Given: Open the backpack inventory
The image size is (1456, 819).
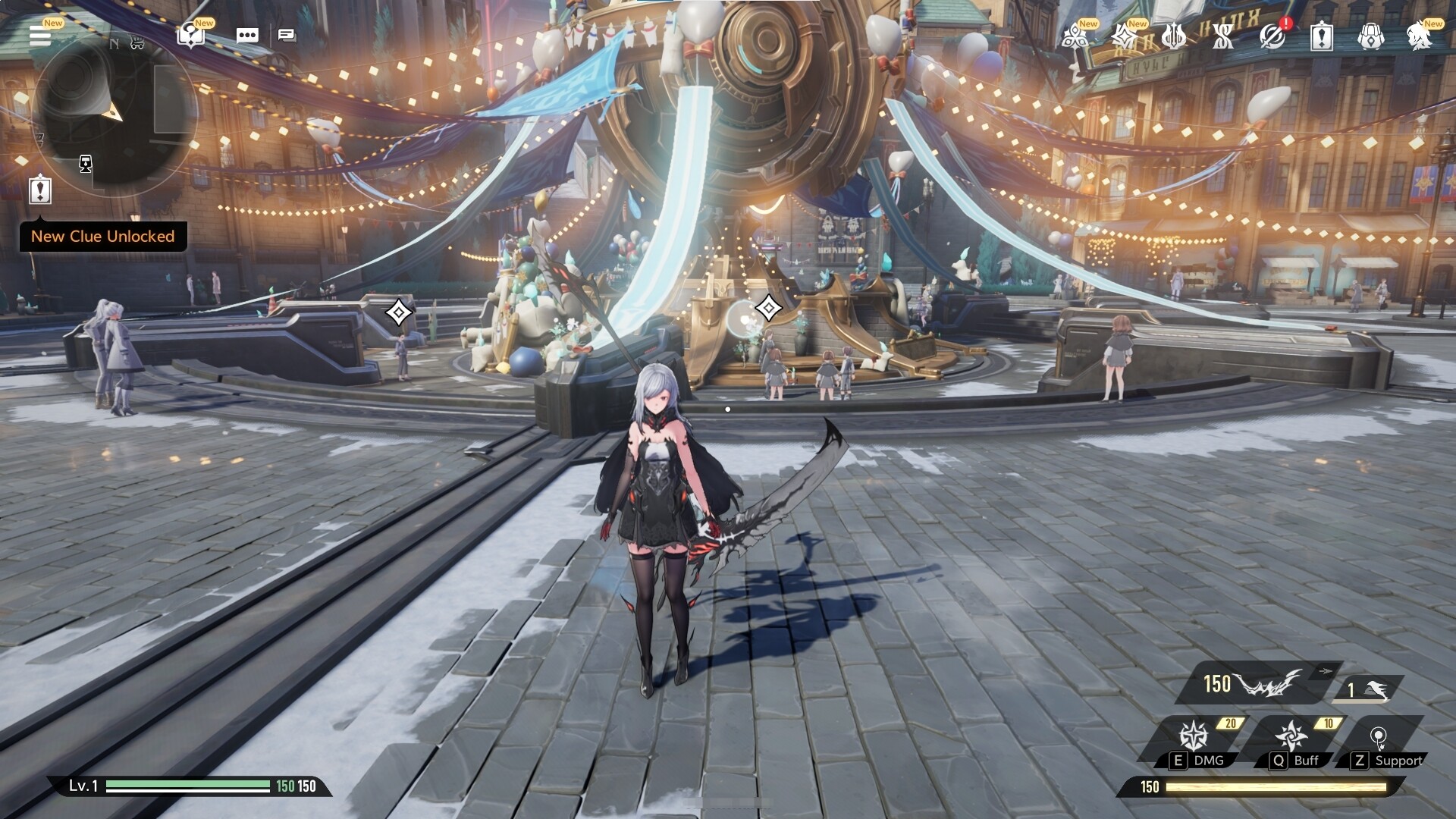Looking at the screenshot, I should coord(1370,36).
